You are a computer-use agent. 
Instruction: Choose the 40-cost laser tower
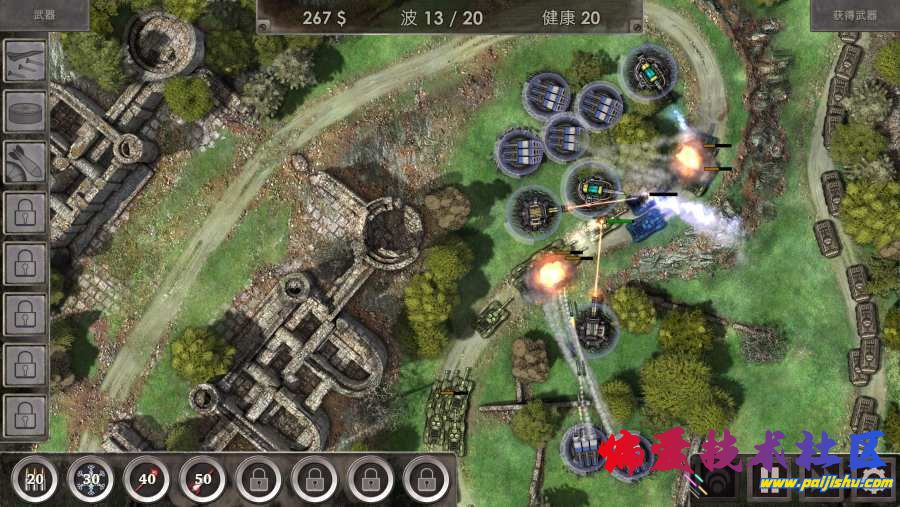(x=147, y=479)
